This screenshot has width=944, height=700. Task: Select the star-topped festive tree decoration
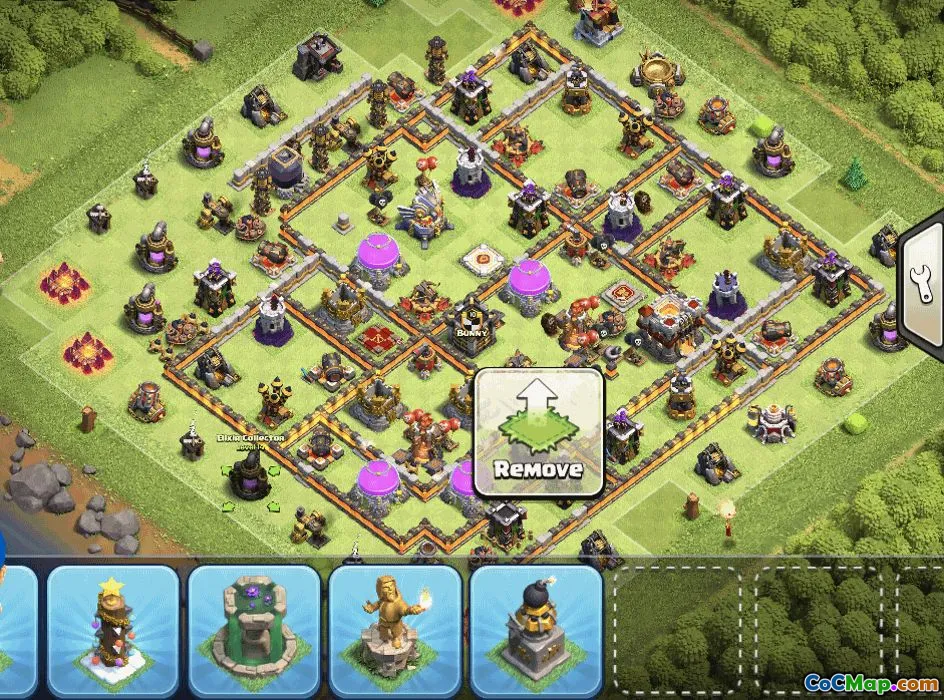tap(112, 631)
